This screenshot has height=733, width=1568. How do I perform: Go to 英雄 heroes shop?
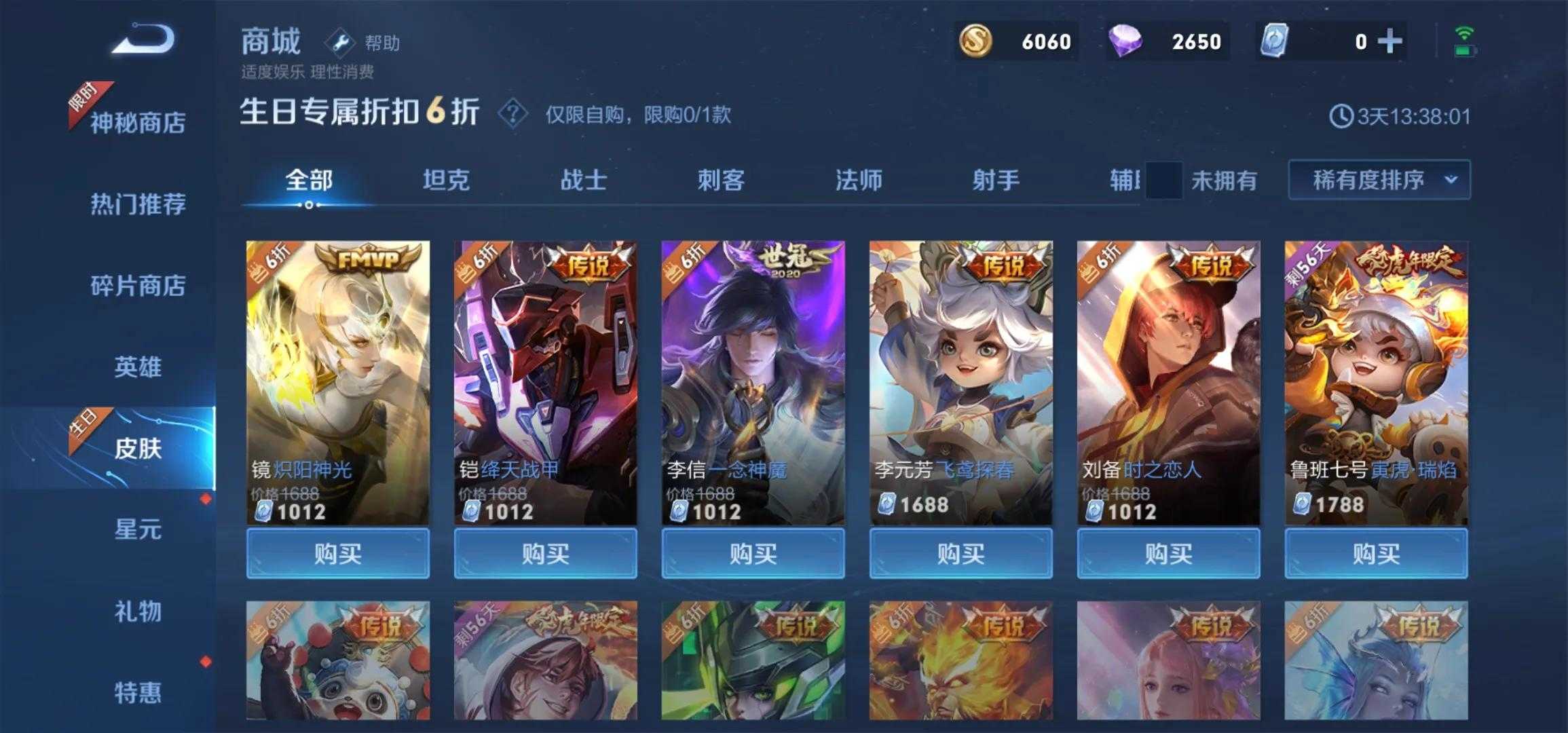138,367
